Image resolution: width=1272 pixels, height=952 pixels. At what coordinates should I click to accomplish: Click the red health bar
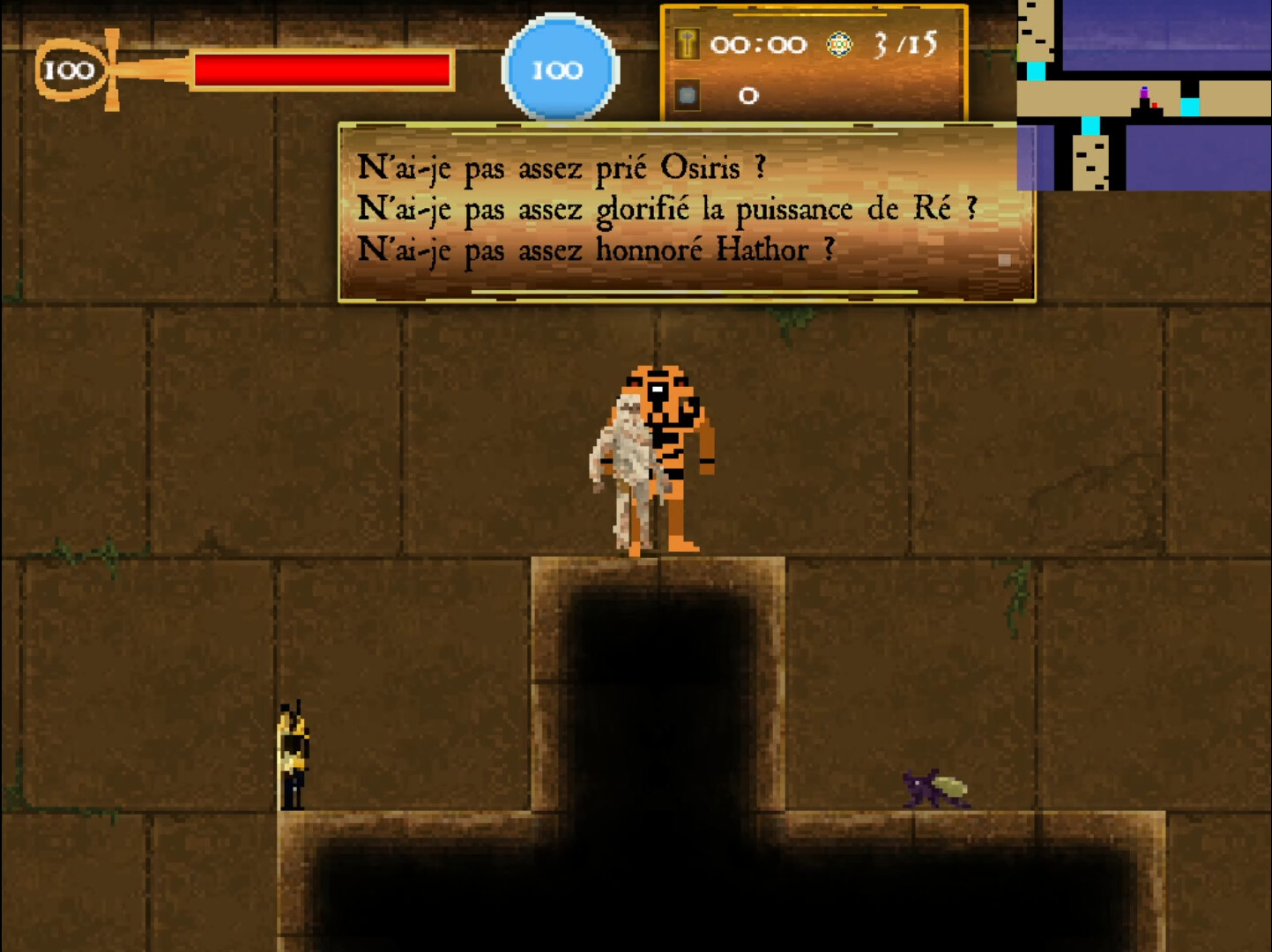[322, 71]
